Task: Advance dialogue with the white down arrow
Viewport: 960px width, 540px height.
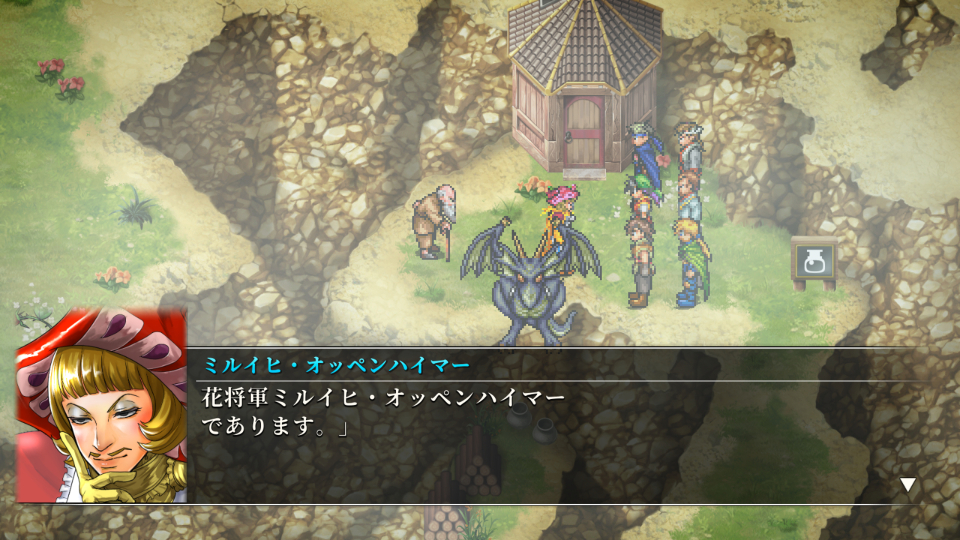Action: (908, 485)
